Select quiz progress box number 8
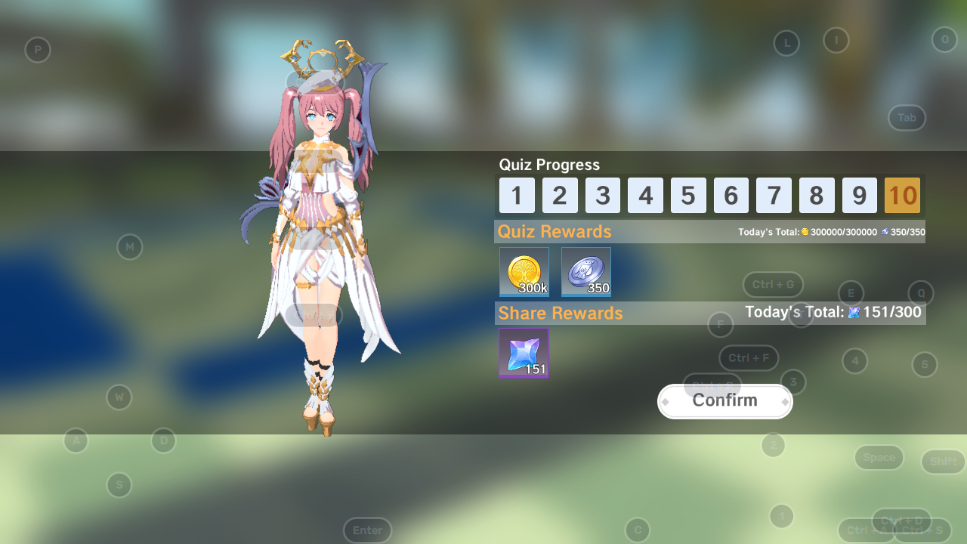Viewport: 967px width, 544px height. pos(817,195)
